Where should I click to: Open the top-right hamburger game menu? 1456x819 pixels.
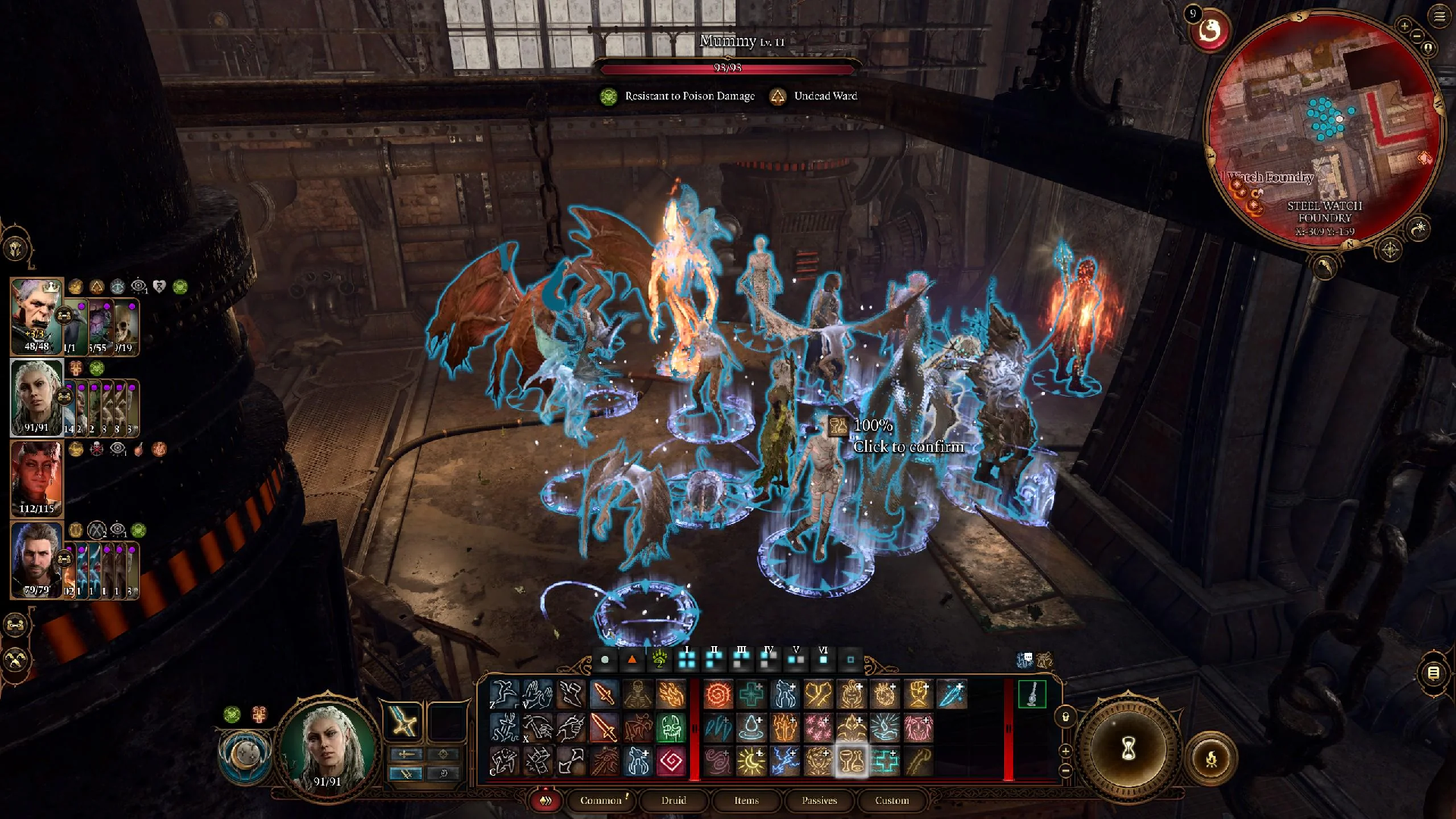[1439, 17]
